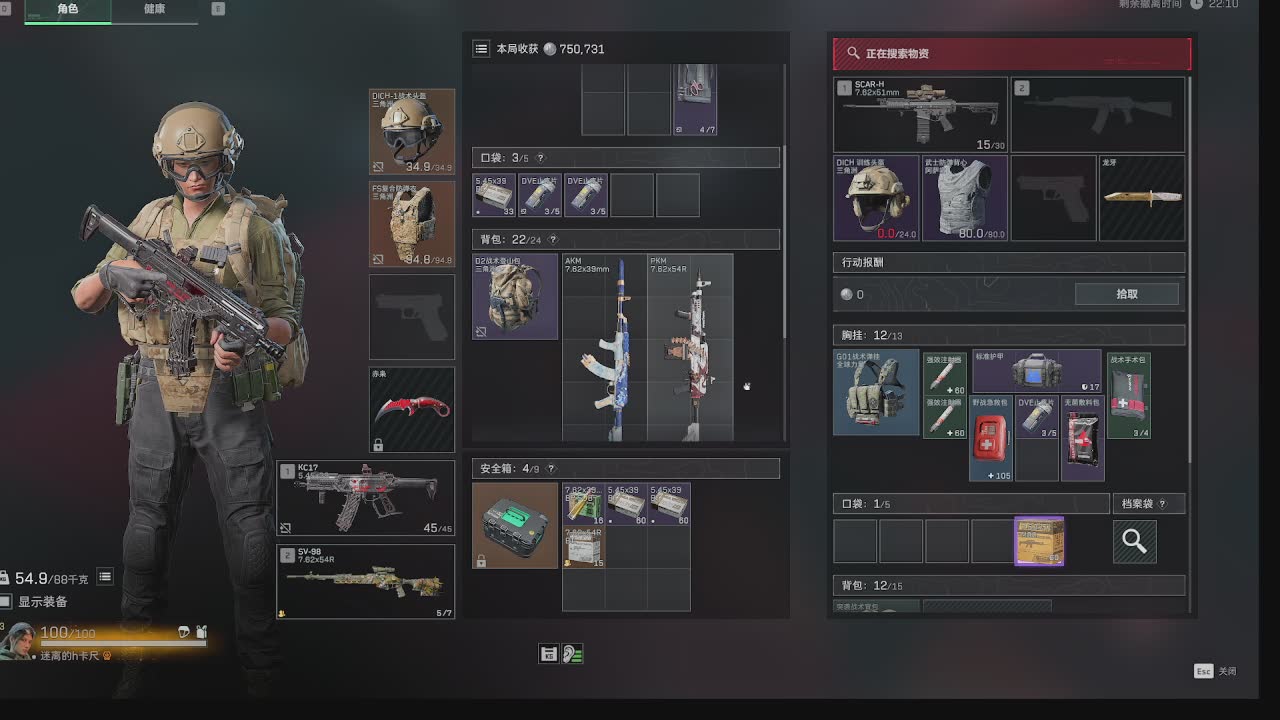
Task: Select the SV-98 sniper rifle slot
Action: pyautogui.click(x=366, y=581)
